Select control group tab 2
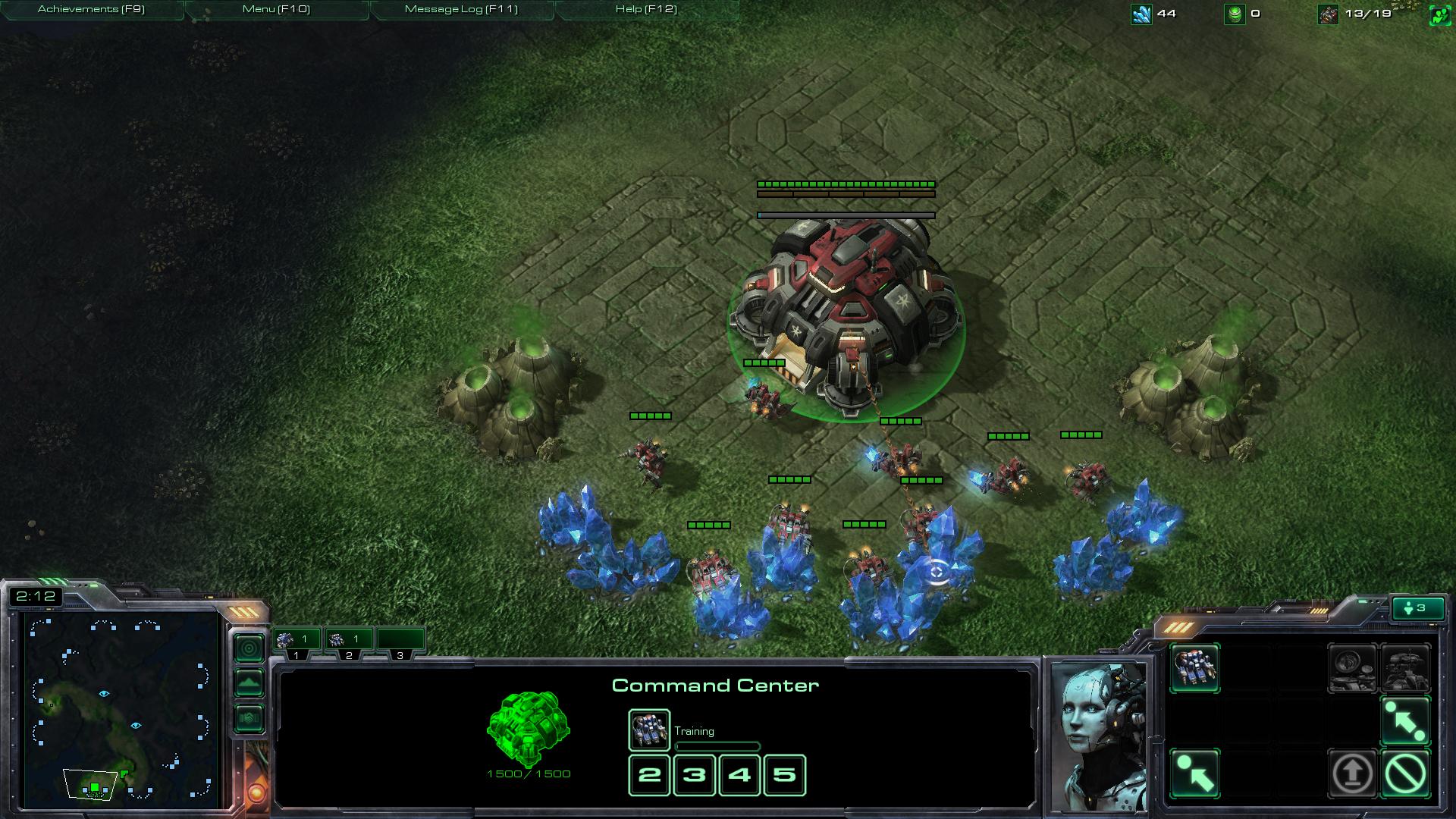This screenshot has height=819, width=1456. [349, 639]
